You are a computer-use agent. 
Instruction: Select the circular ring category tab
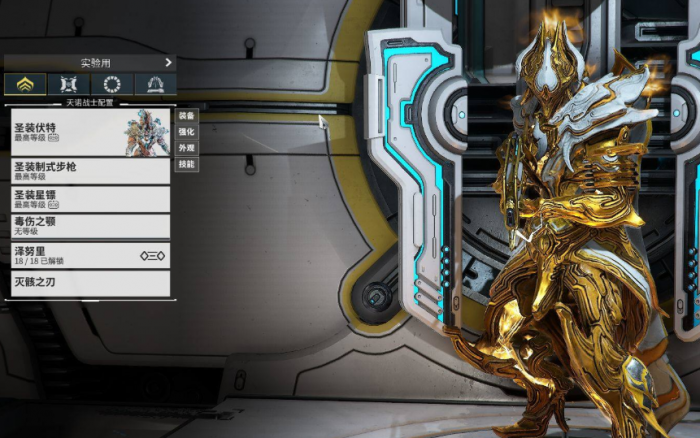click(x=112, y=85)
